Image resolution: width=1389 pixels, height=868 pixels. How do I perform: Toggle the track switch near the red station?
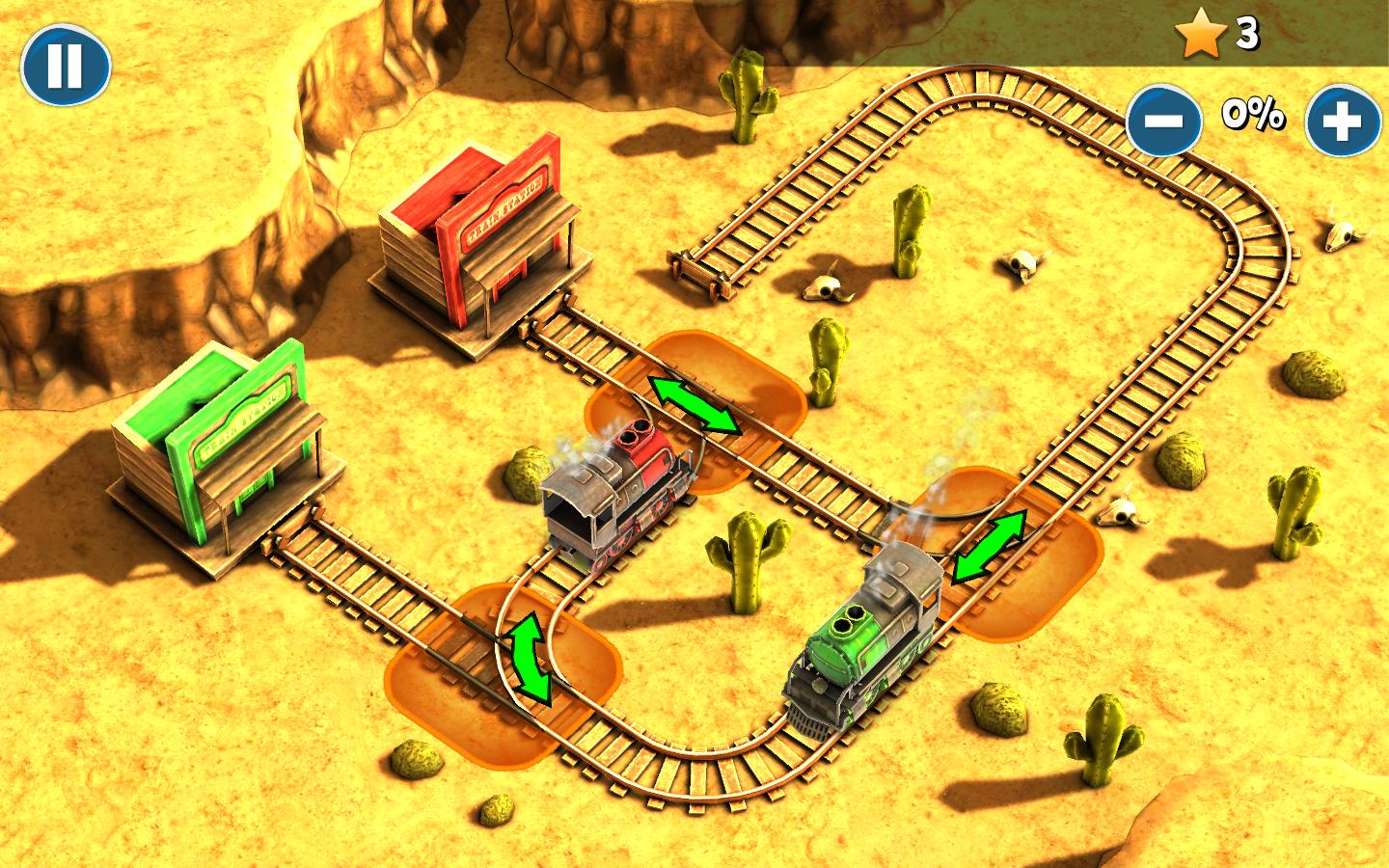(x=694, y=405)
